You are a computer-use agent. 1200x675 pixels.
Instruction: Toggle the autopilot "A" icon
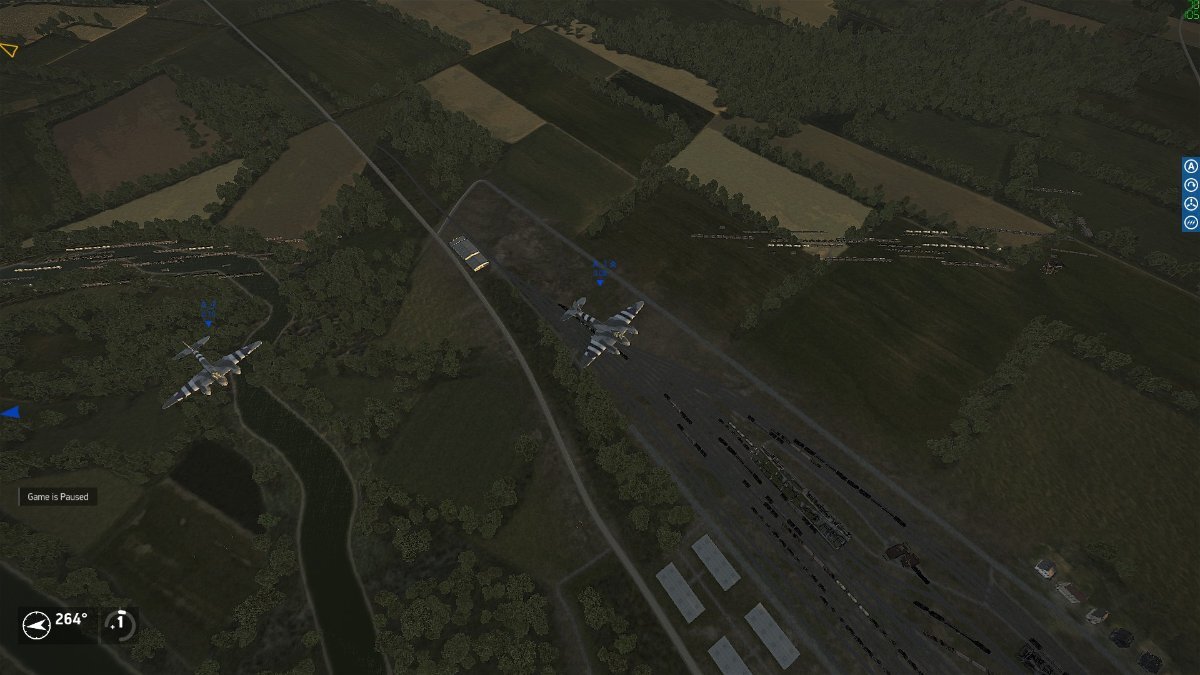[1191, 166]
